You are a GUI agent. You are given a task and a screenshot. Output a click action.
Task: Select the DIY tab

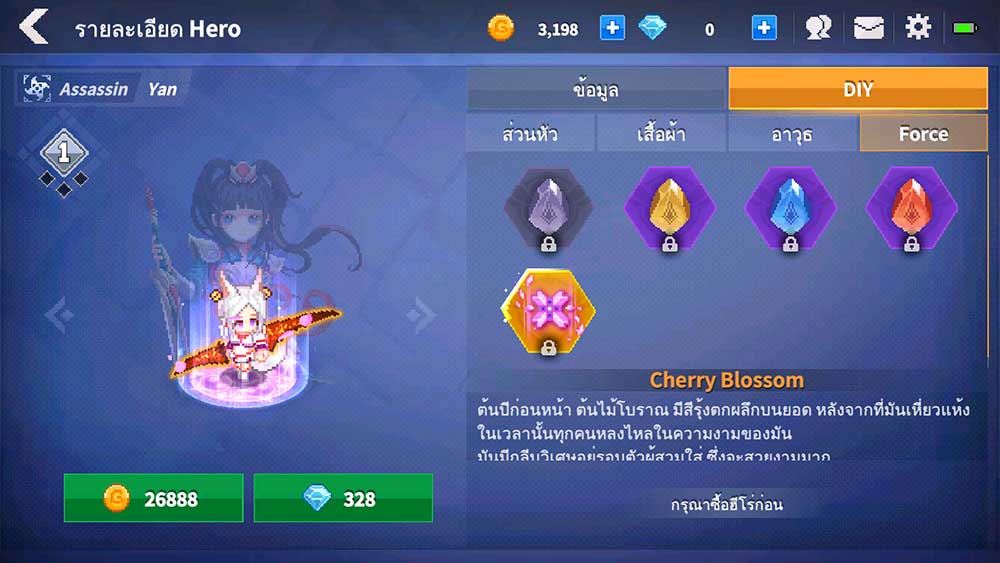pos(858,89)
